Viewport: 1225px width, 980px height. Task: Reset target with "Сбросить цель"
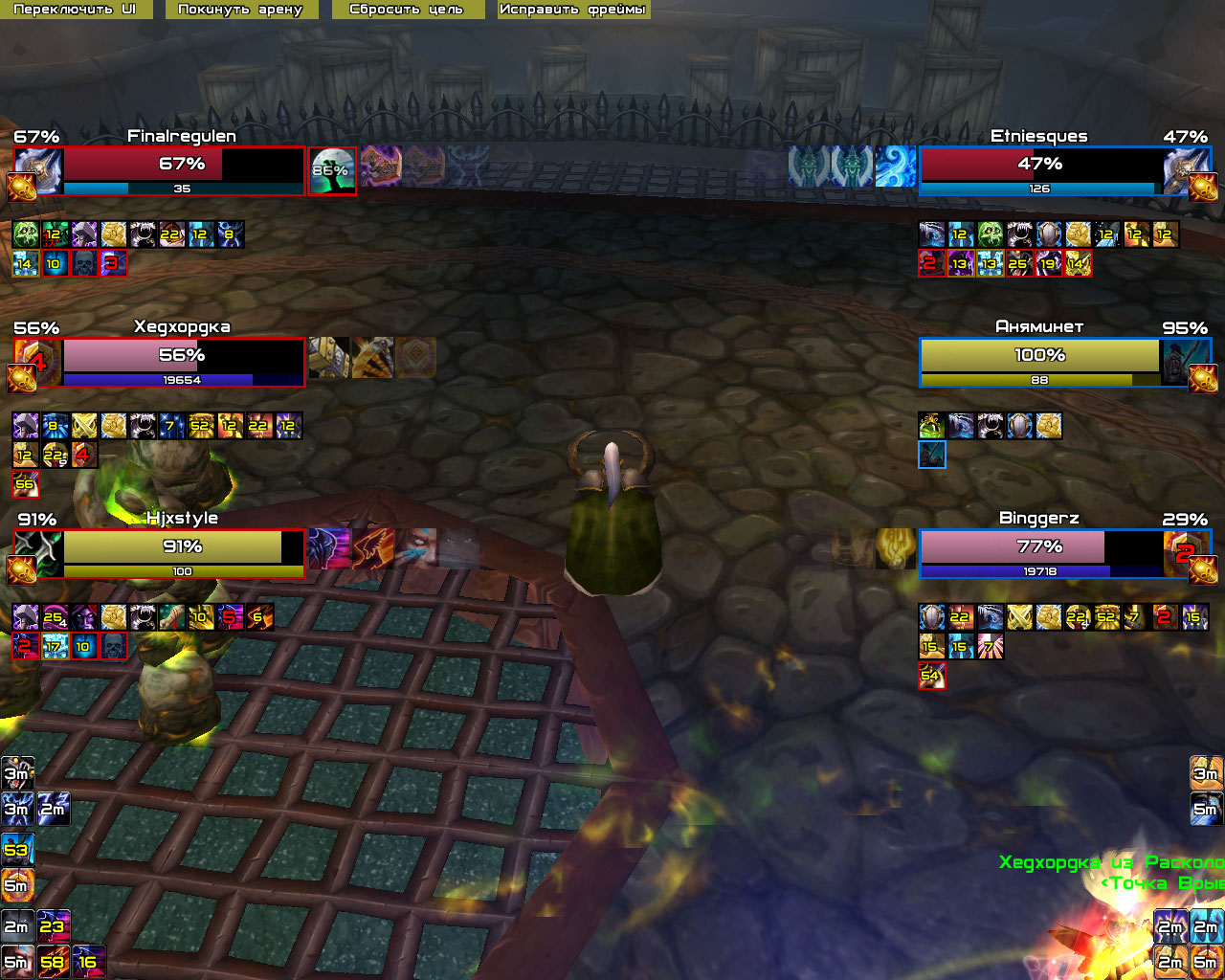point(407,10)
